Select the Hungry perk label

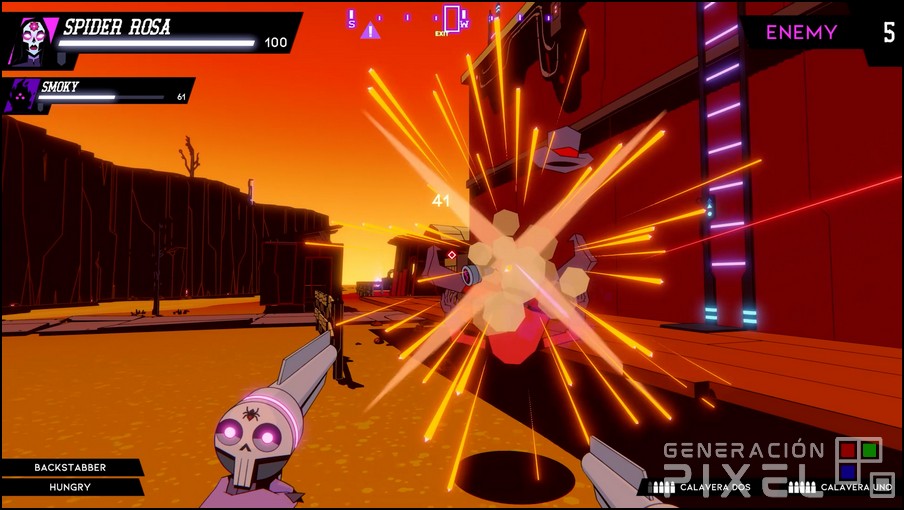(x=70, y=487)
